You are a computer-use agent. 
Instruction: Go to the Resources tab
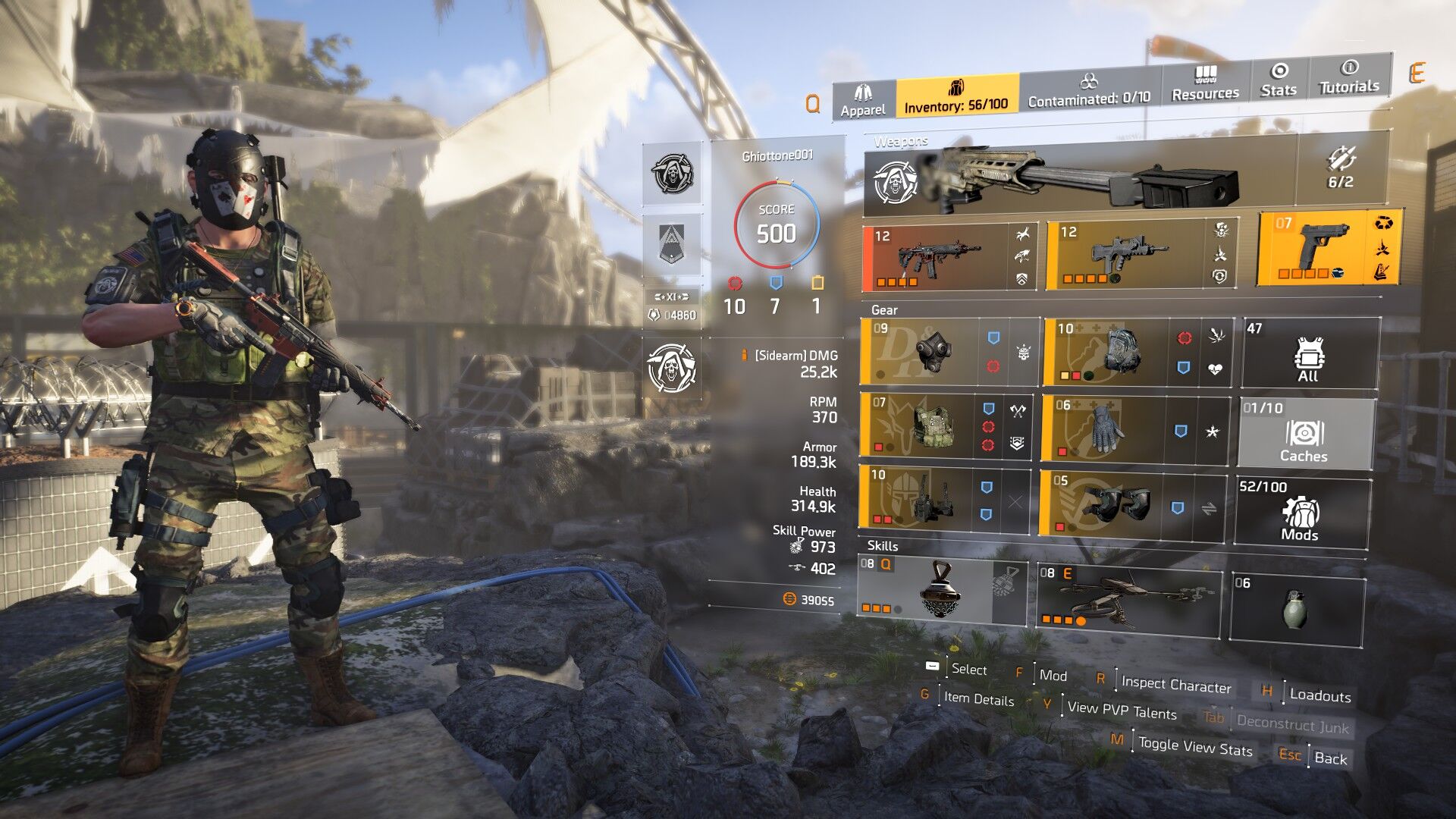(1205, 84)
